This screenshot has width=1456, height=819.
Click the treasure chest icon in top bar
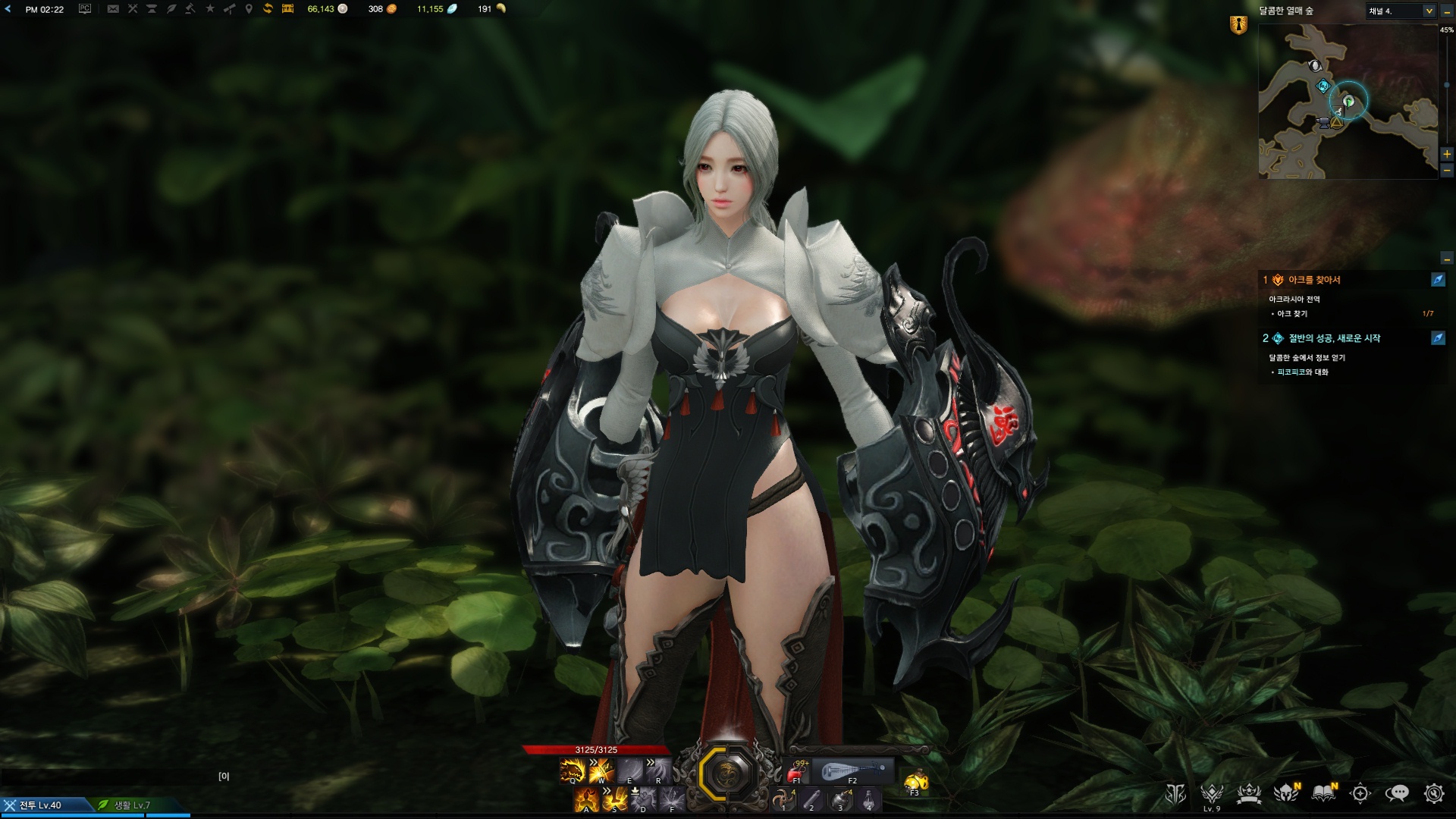coord(287,9)
